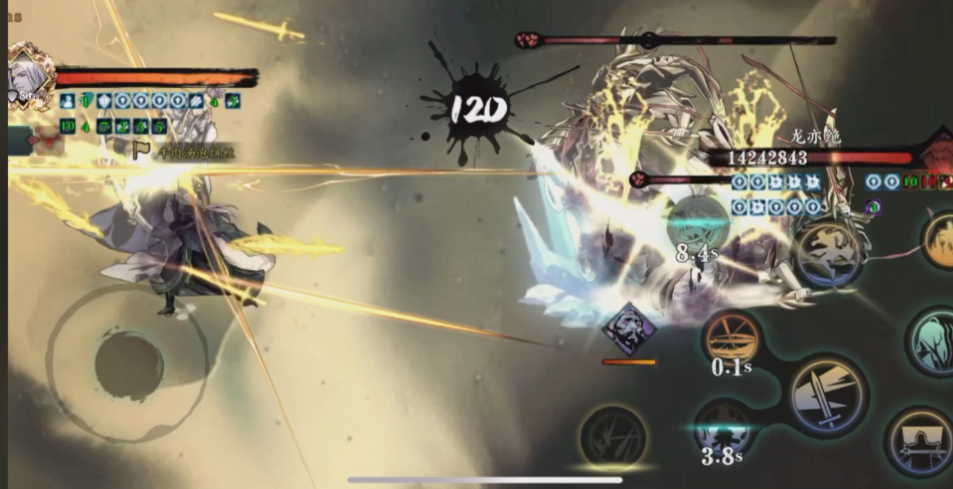Select the purple diamond character portrait
The height and width of the screenshot is (489, 953).
[x=629, y=329]
